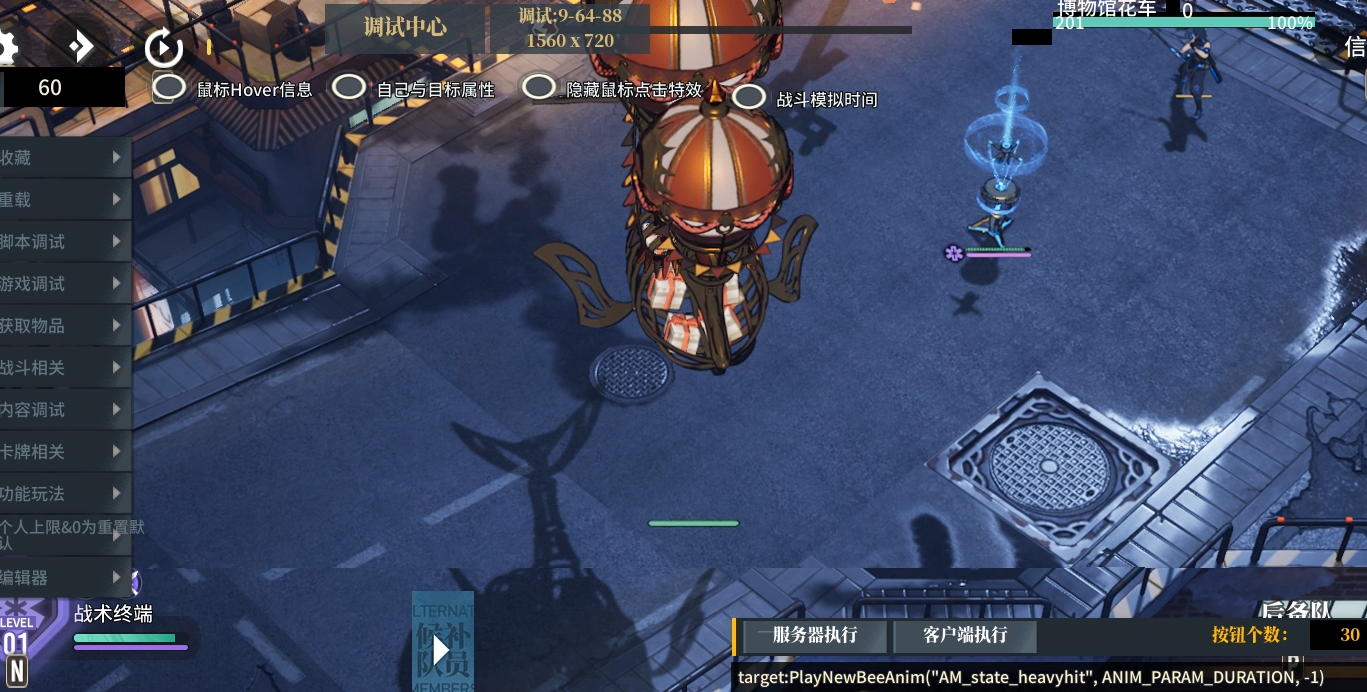1367x692 pixels.
Task: Focus the debug command input field
Action: [1030, 677]
